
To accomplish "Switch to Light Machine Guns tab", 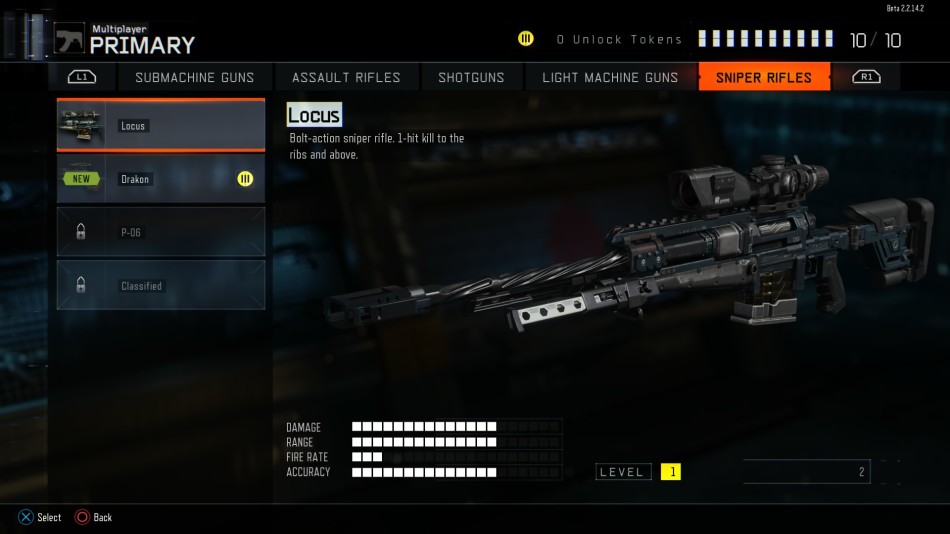I will [x=610, y=77].
